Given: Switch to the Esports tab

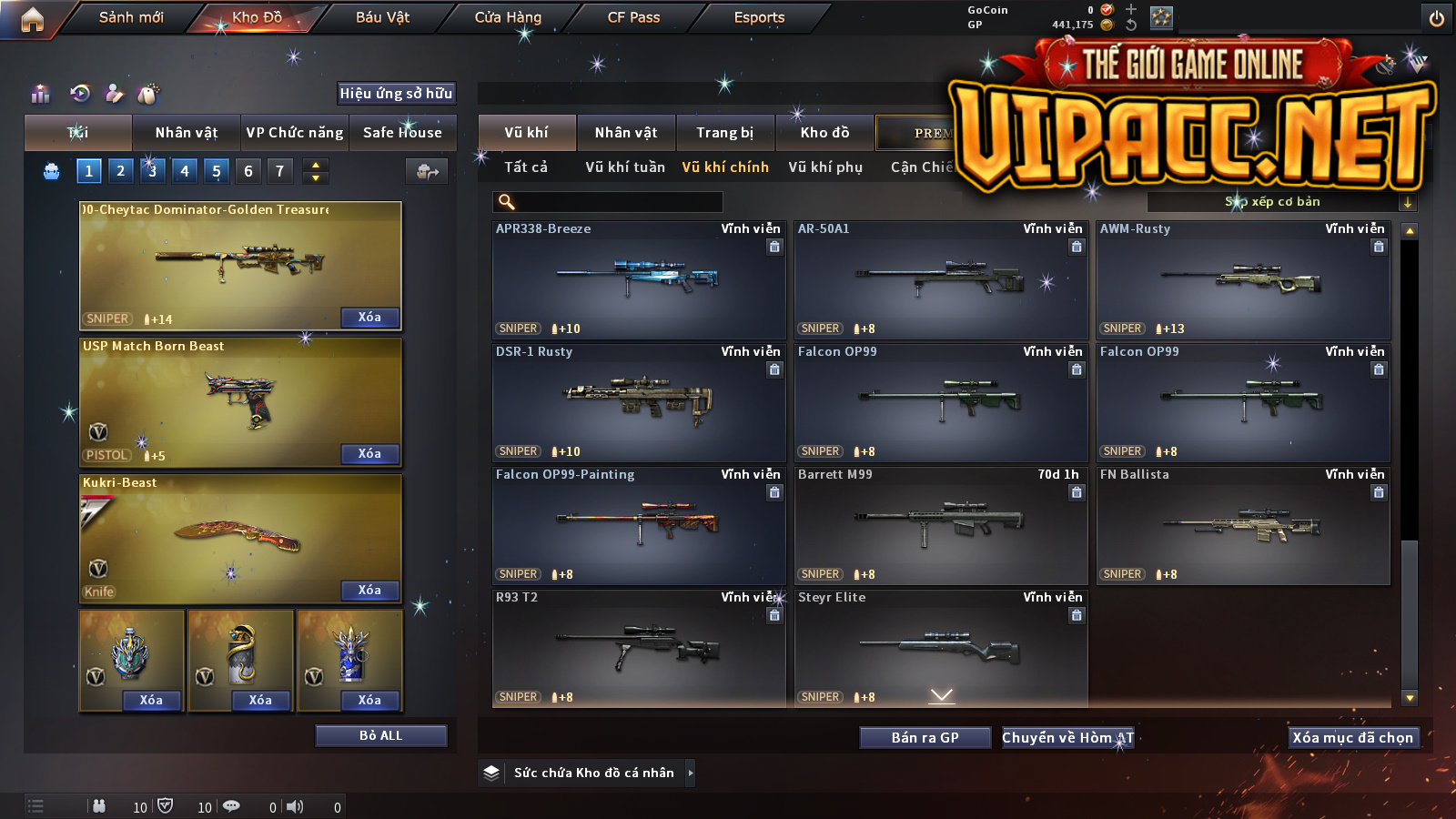Looking at the screenshot, I should point(759,17).
